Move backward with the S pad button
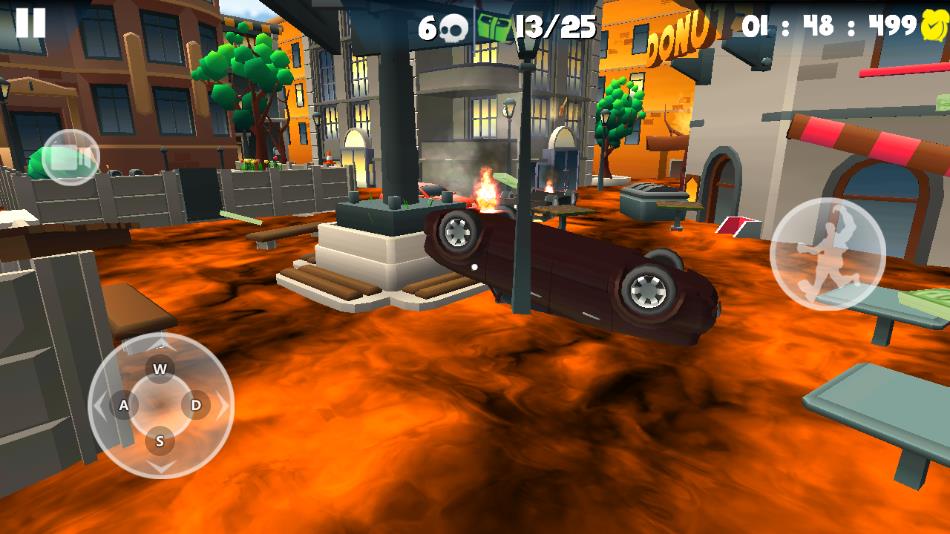The image size is (950, 534). 160,440
